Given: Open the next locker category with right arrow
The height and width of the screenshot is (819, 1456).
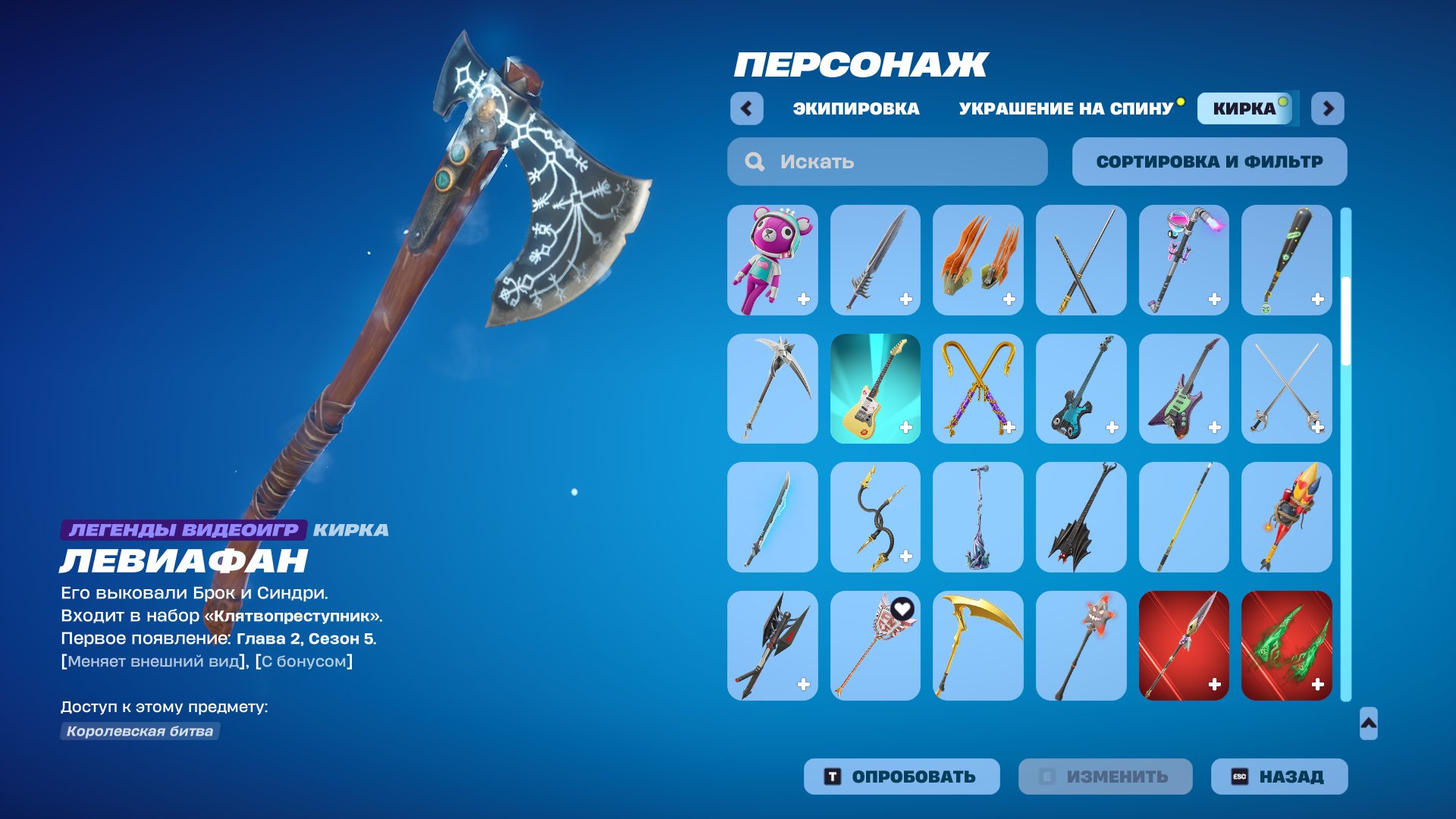Looking at the screenshot, I should coord(1324,108).
